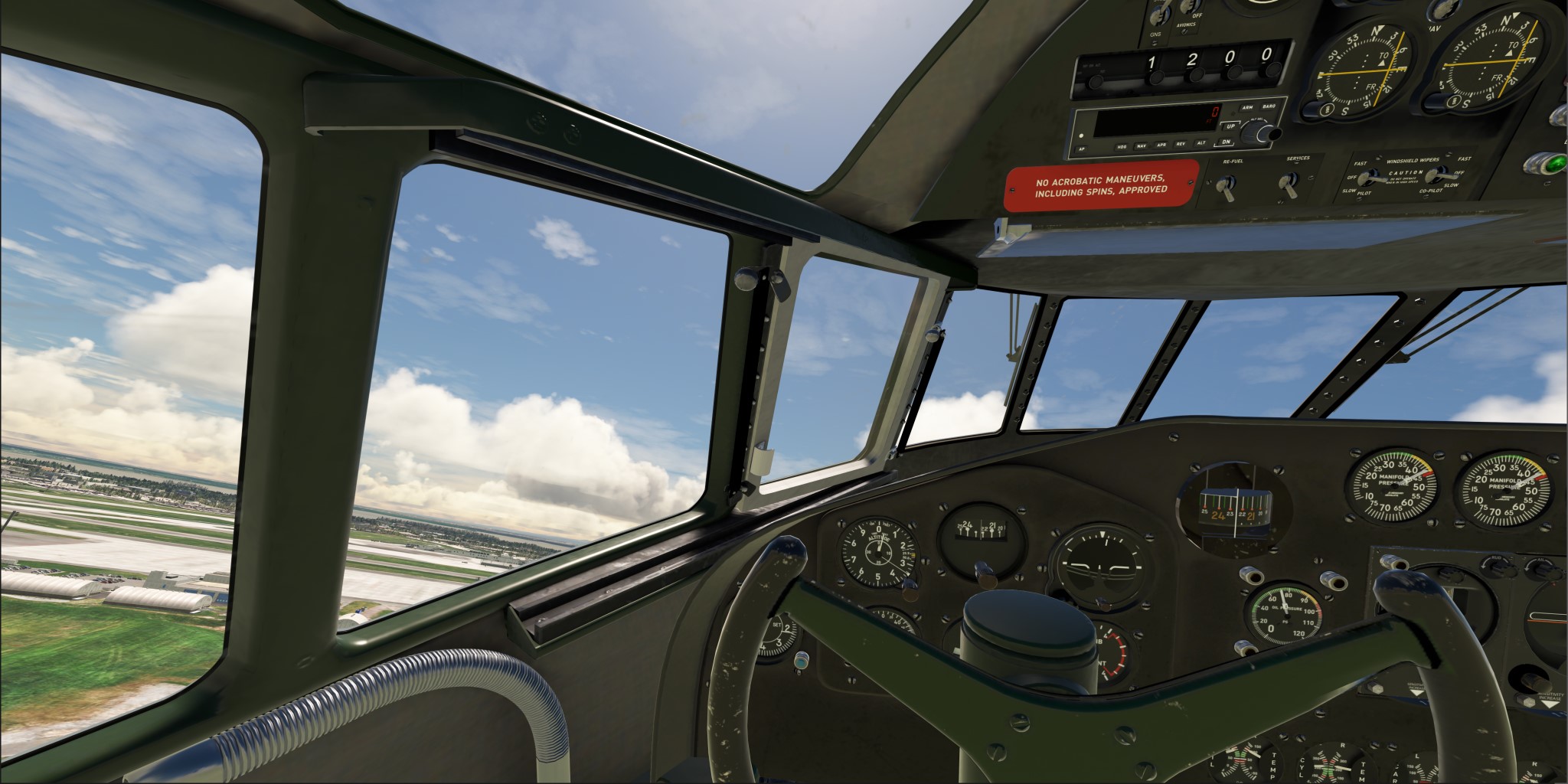The image size is (1568, 784).
Task: Click the ARM altitude arm button
Action: pyautogui.click(x=1247, y=108)
